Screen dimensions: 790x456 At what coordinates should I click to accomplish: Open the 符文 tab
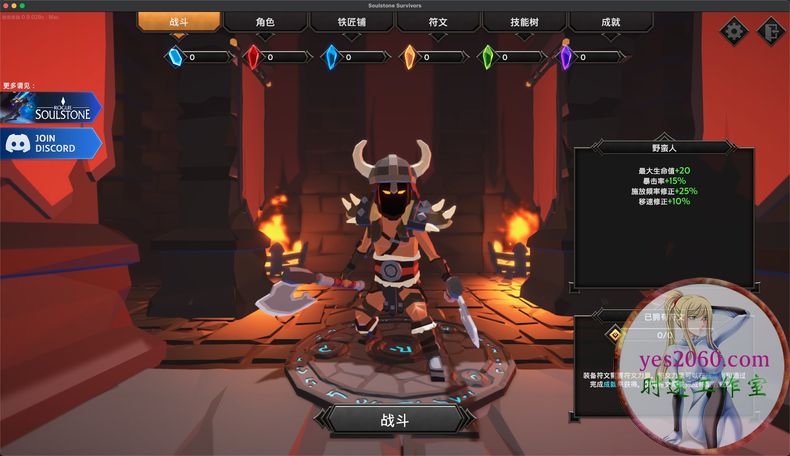(x=438, y=22)
